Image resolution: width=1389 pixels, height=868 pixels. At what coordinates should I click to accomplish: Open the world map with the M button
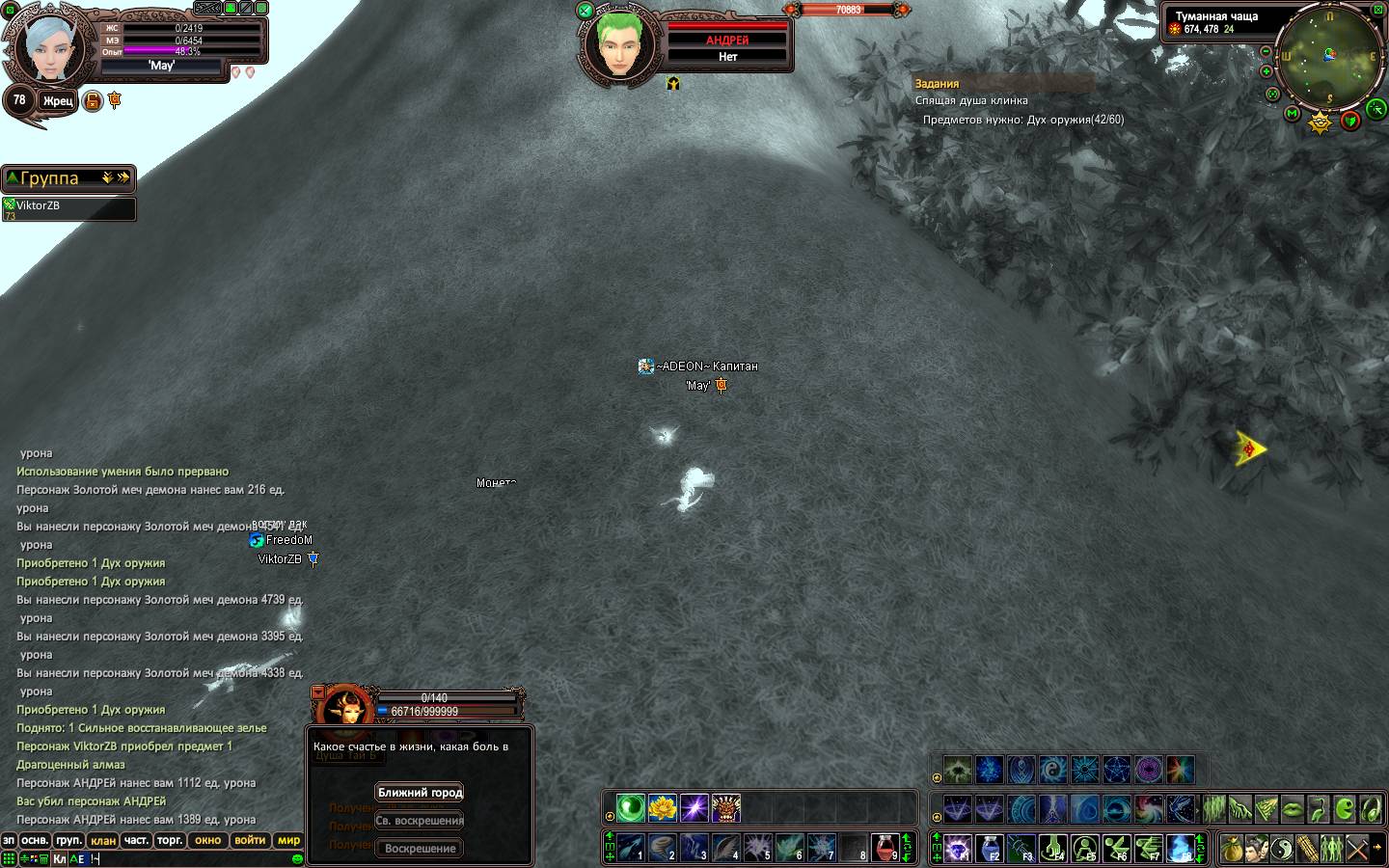[x=1293, y=114]
